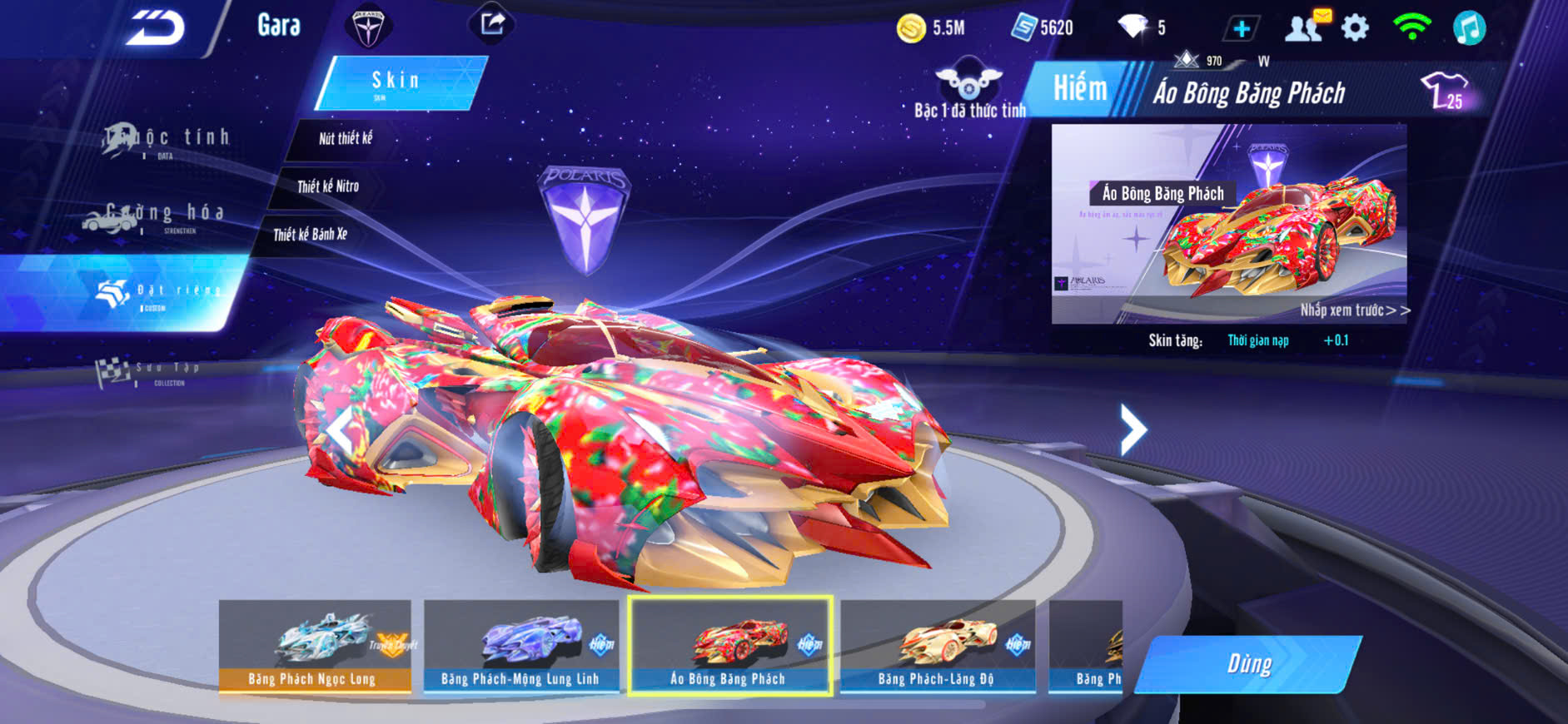Apply the skin with the Dùng button
The height and width of the screenshot is (724, 1568).
pyautogui.click(x=1249, y=664)
